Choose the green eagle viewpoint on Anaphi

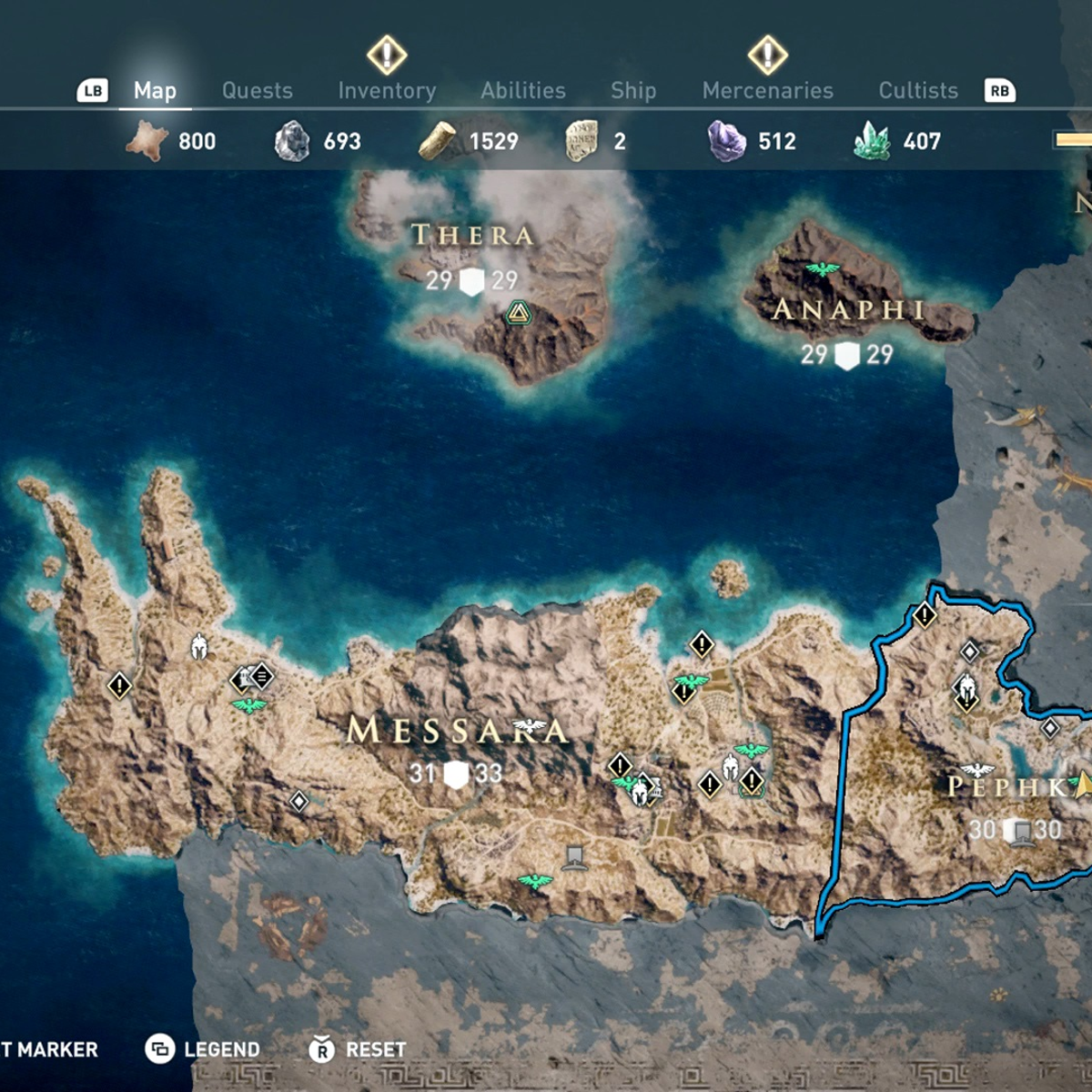823,269
